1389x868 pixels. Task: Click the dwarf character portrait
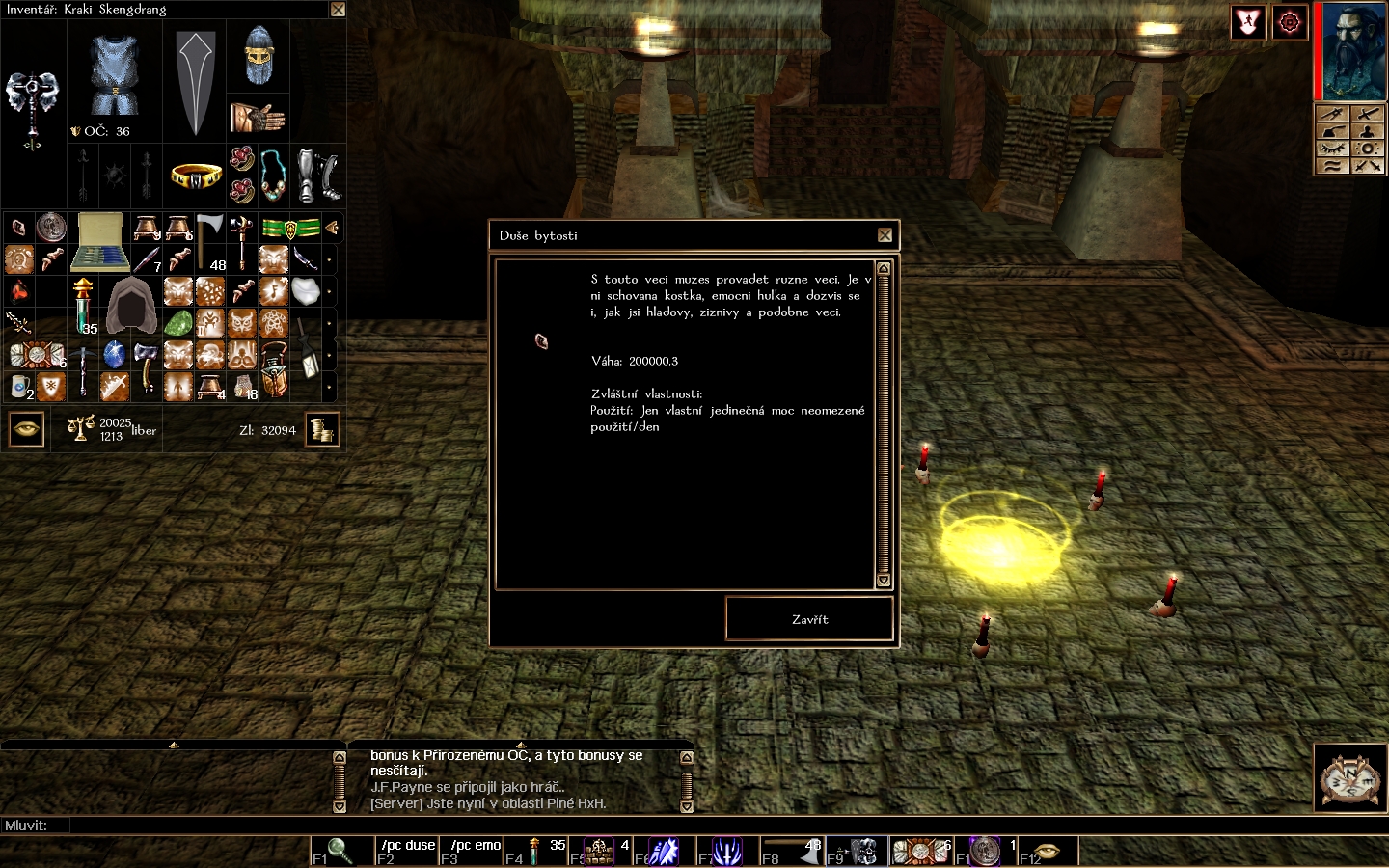1354,50
